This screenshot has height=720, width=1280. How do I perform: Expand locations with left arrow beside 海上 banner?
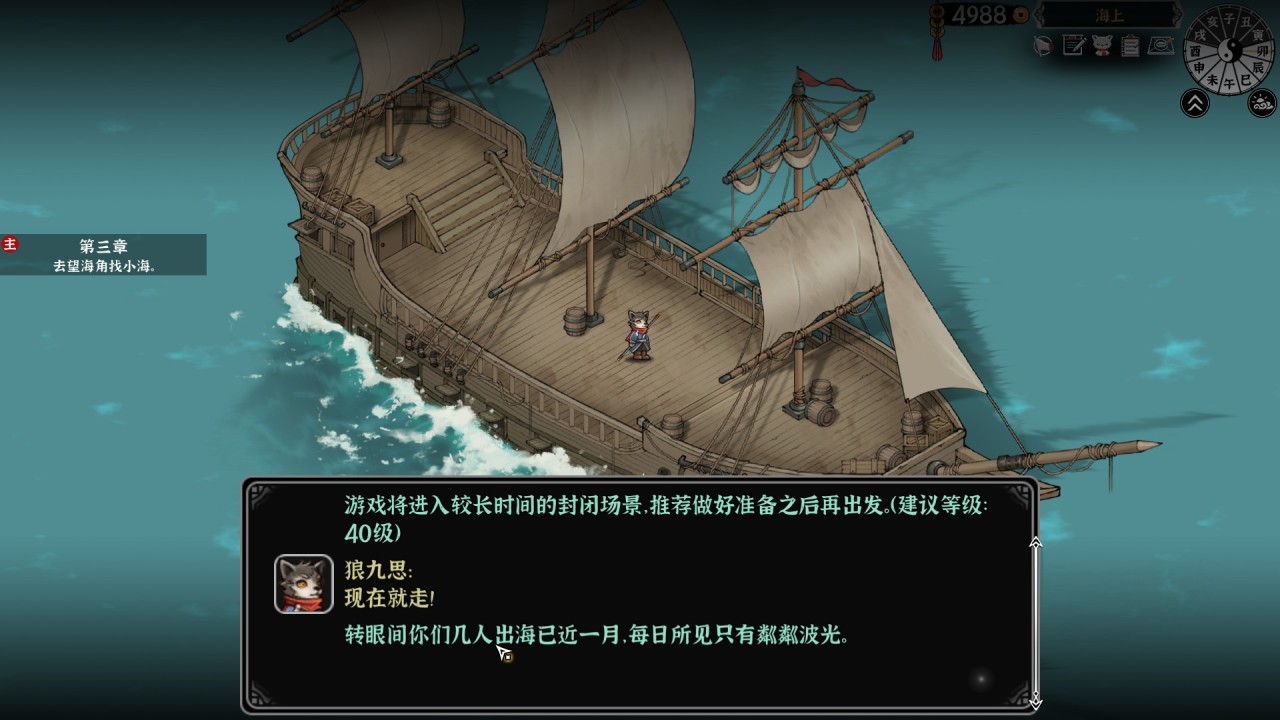tap(1038, 14)
